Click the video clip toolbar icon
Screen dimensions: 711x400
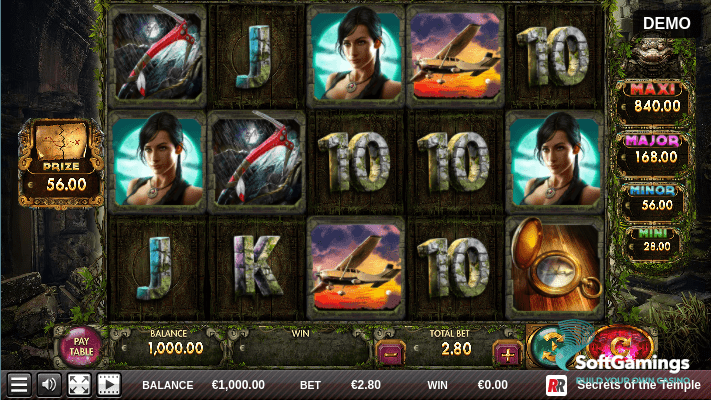tap(108, 384)
